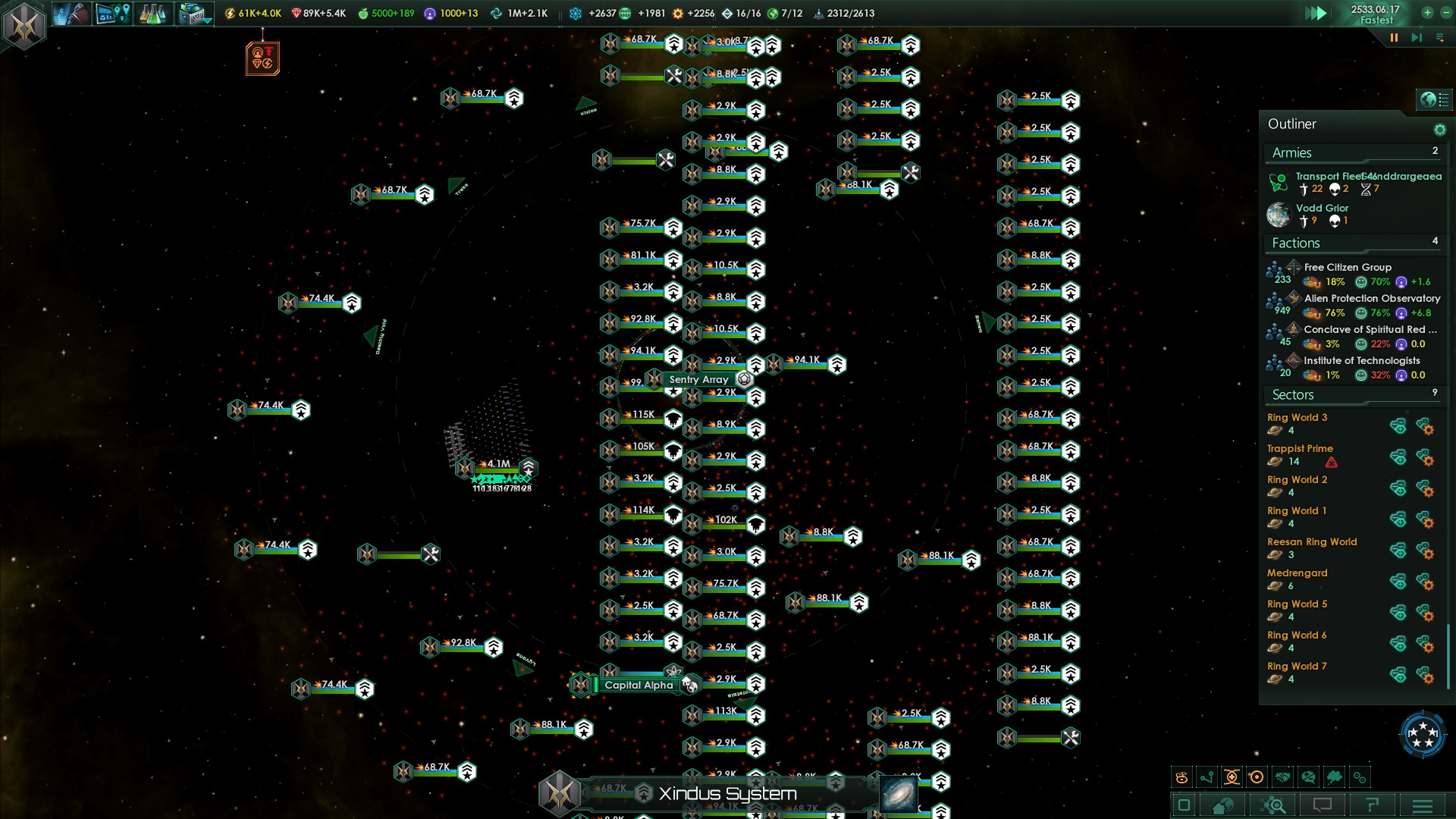Open the Research panel using the flasks icon
This screenshot has height=819, width=1456.
152,13
